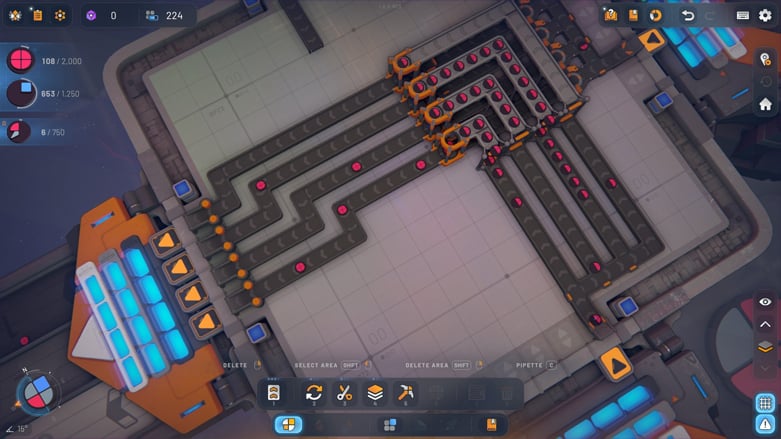Open the hexagonal upgrades icon

[60, 15]
